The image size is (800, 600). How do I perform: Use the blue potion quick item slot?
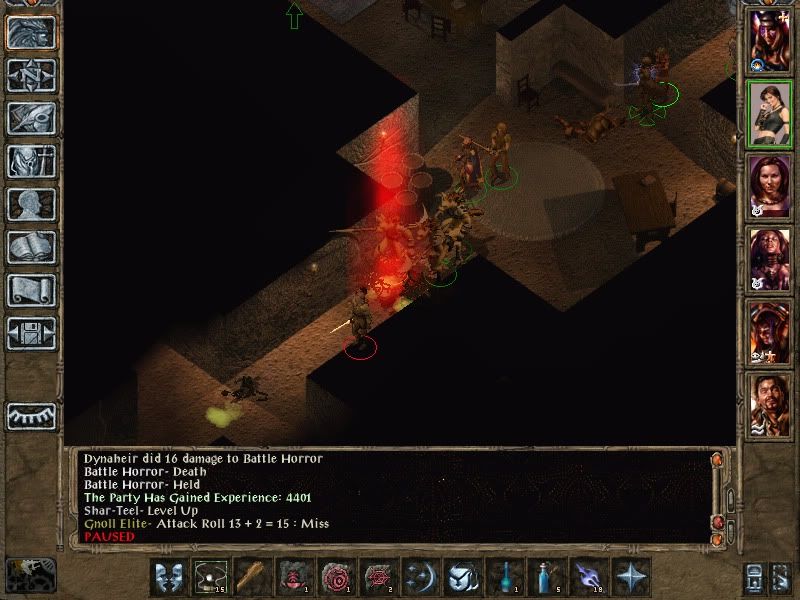pos(543,578)
